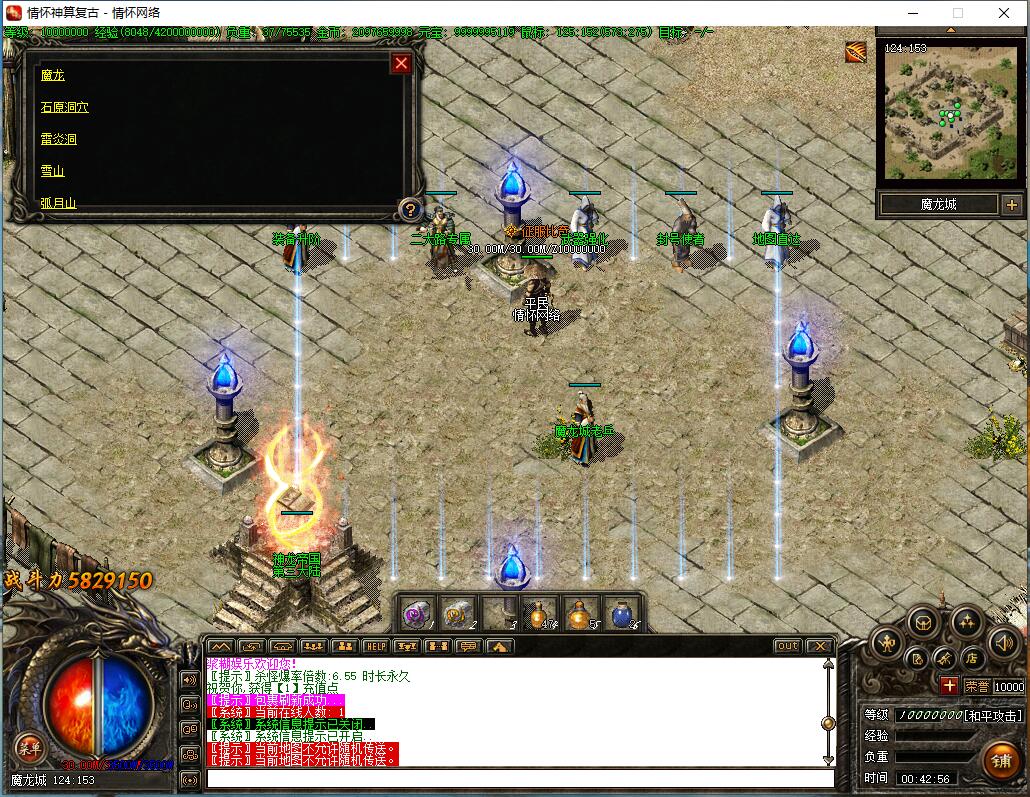Open the HELP button on chat toolbar
The image size is (1030, 797).
(x=375, y=646)
